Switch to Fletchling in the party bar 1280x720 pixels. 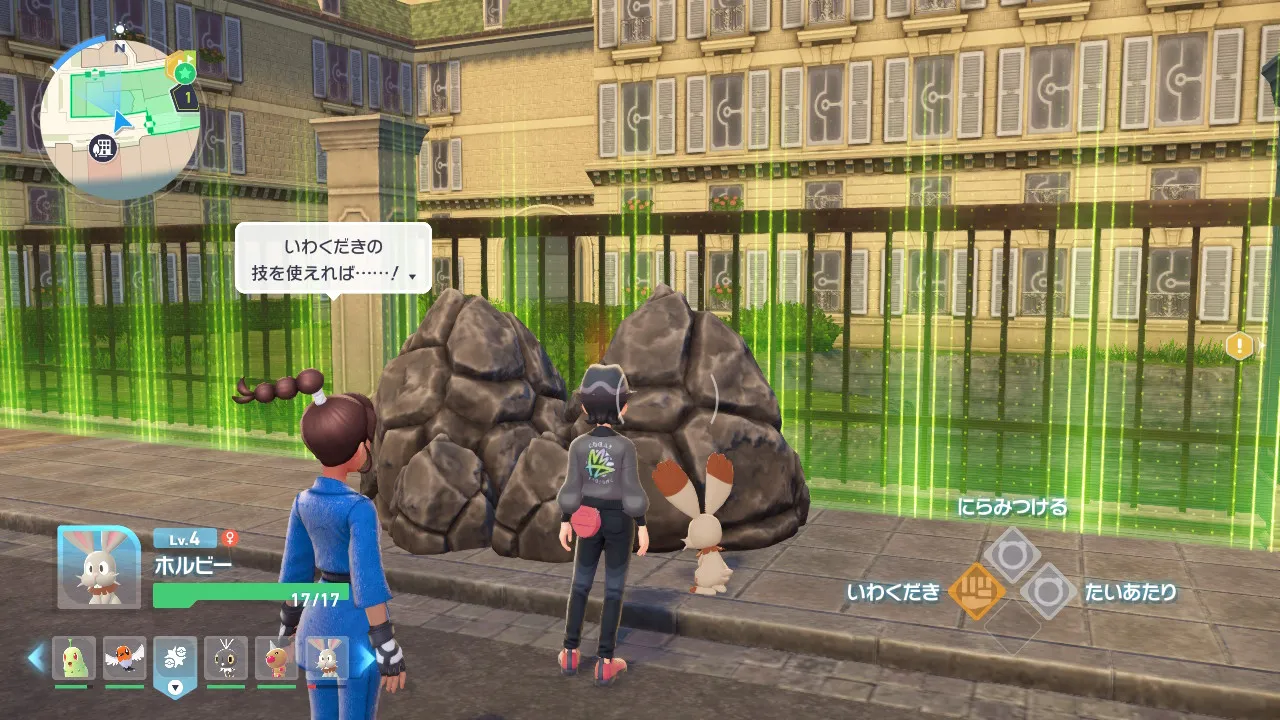(x=125, y=658)
